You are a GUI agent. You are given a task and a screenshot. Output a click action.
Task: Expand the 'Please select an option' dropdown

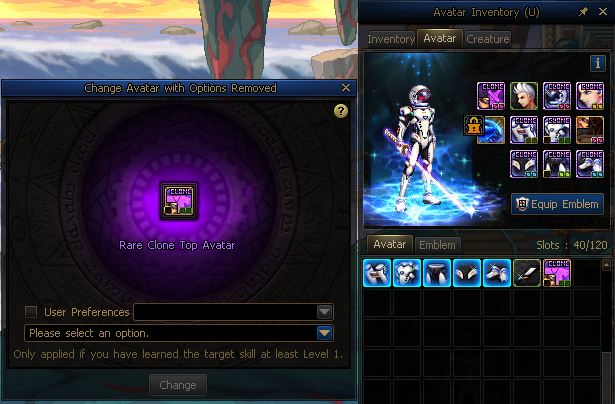pyautogui.click(x=324, y=333)
